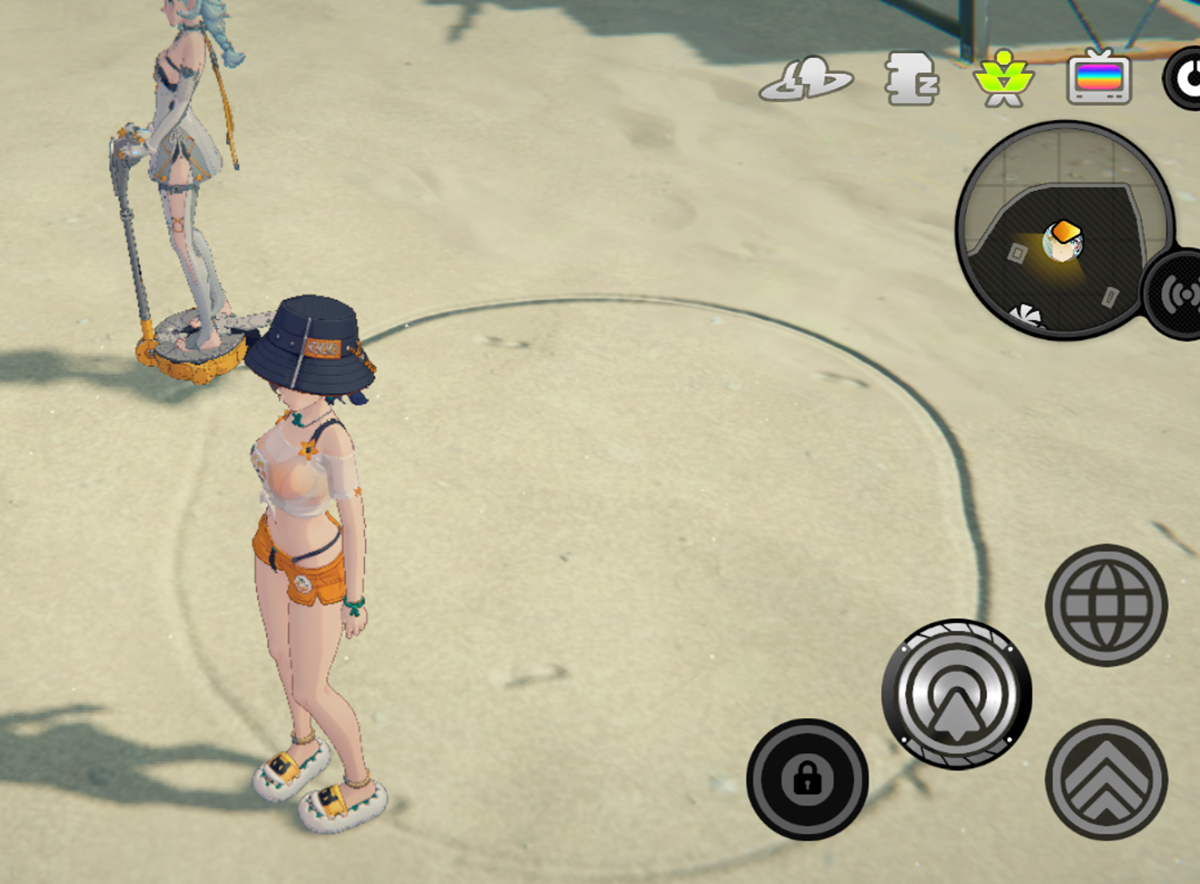The width and height of the screenshot is (1200, 884).
Task: Click the partially visible power icon
Action: (1184, 80)
